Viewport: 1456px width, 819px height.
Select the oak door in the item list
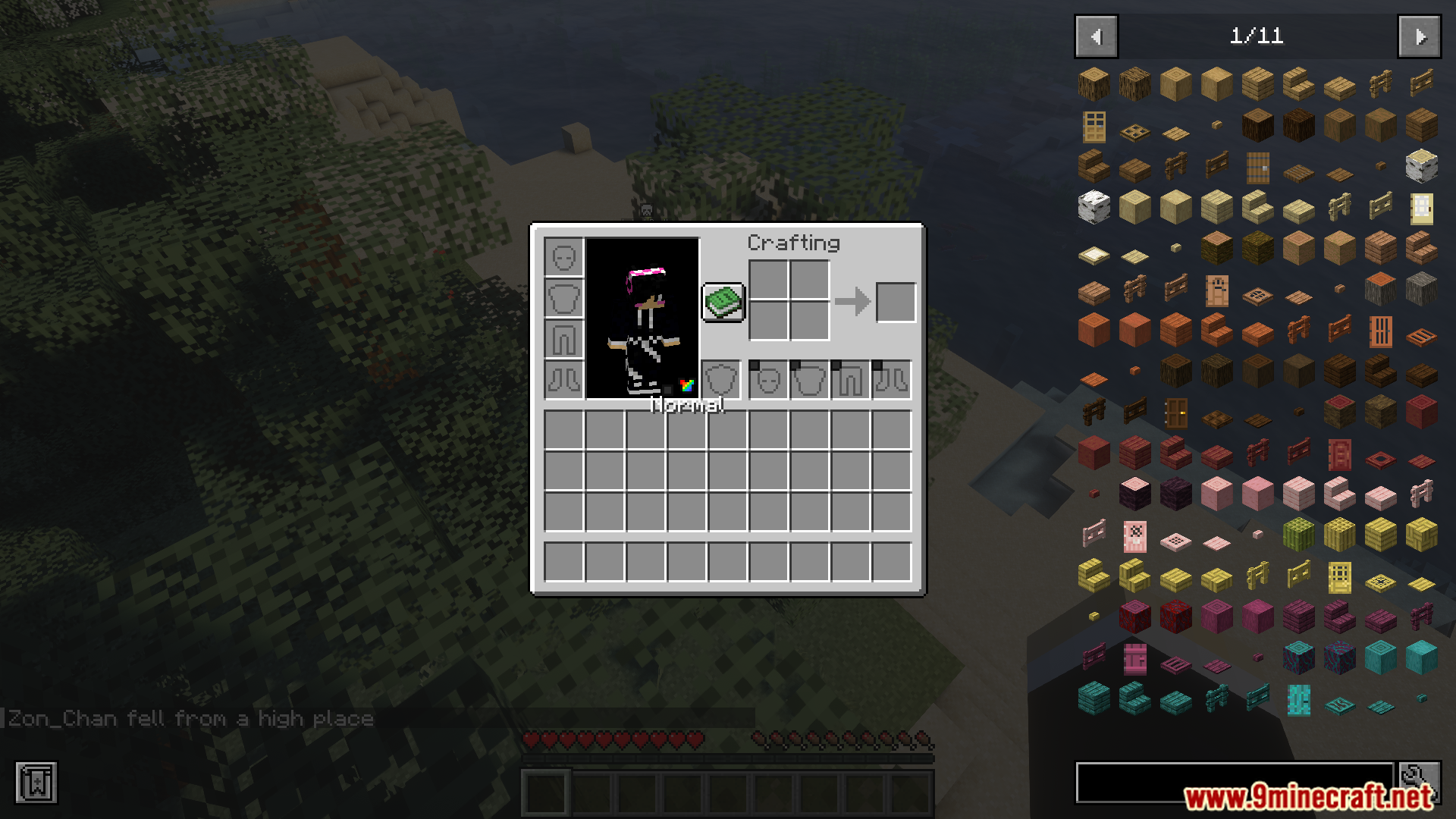(1094, 127)
